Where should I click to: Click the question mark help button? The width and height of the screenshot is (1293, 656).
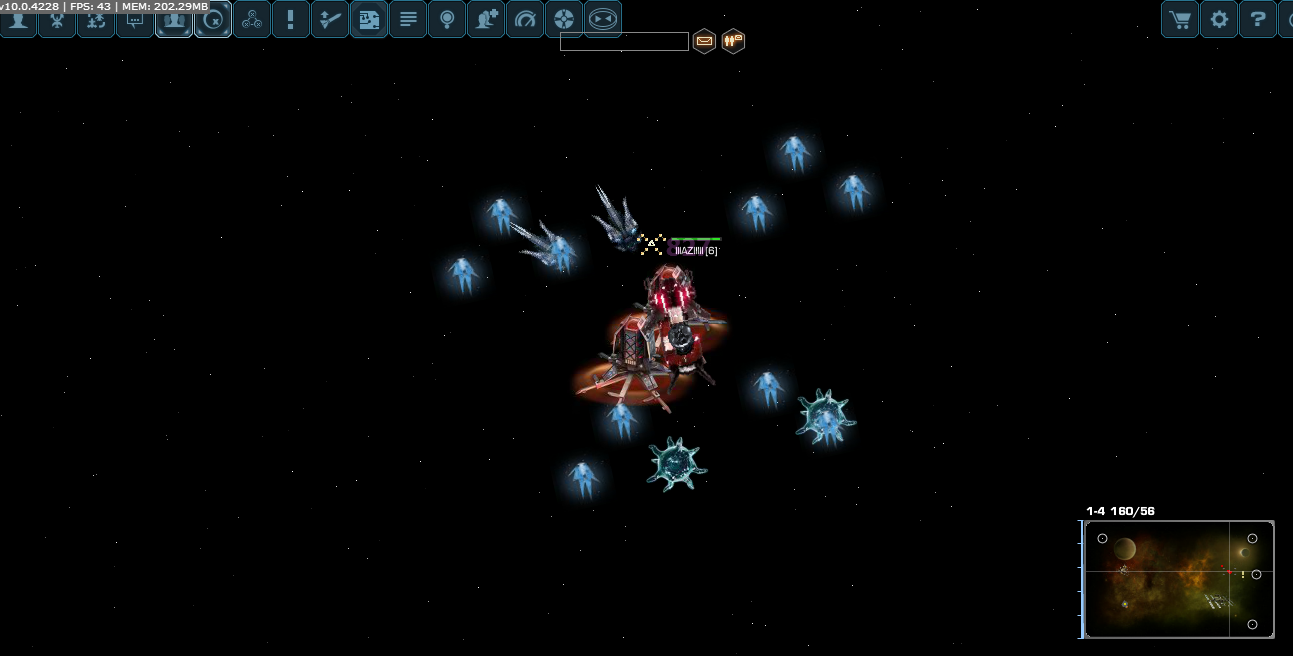pyautogui.click(x=1258, y=19)
